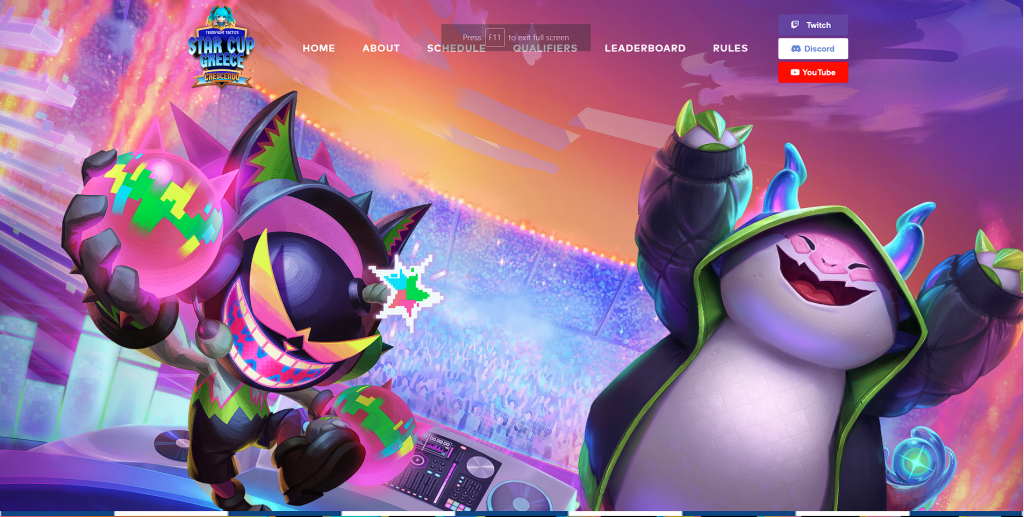This screenshot has width=1024, height=517.
Task: Go to the Home page
Action: coord(319,48)
